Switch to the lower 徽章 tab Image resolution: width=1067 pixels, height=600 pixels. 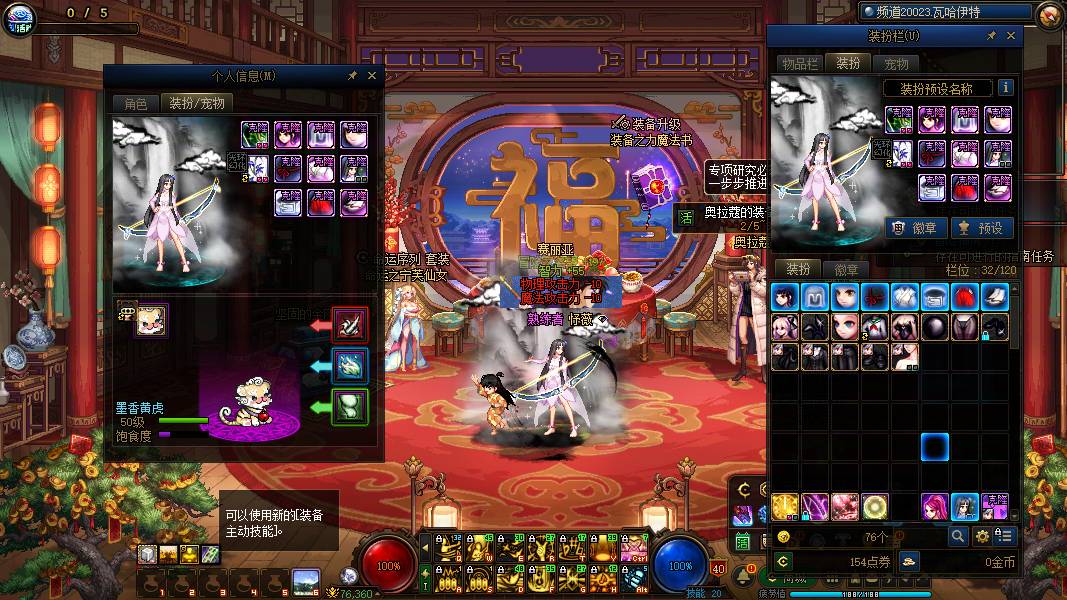846,269
